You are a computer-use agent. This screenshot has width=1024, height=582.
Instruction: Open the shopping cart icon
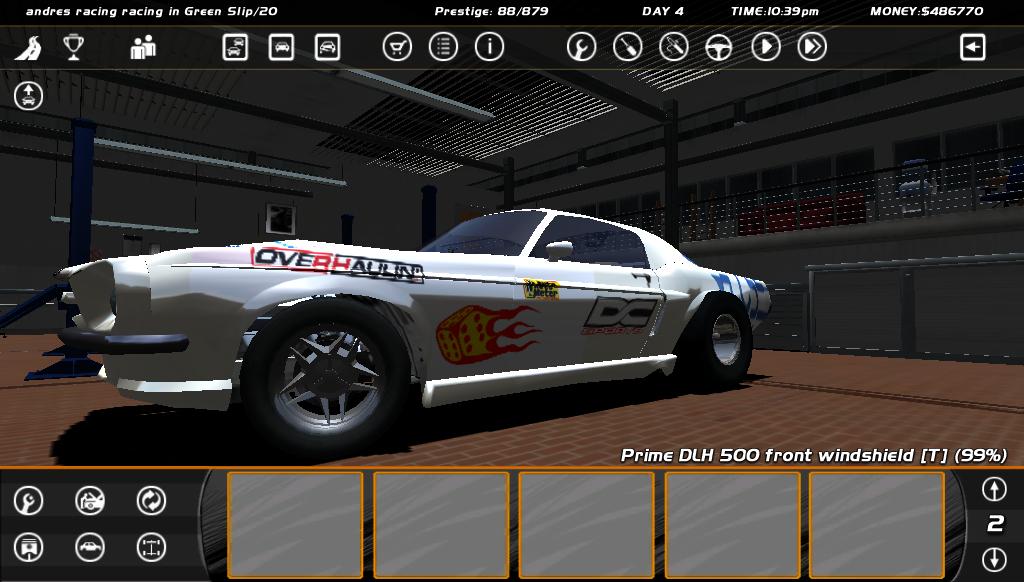397,47
